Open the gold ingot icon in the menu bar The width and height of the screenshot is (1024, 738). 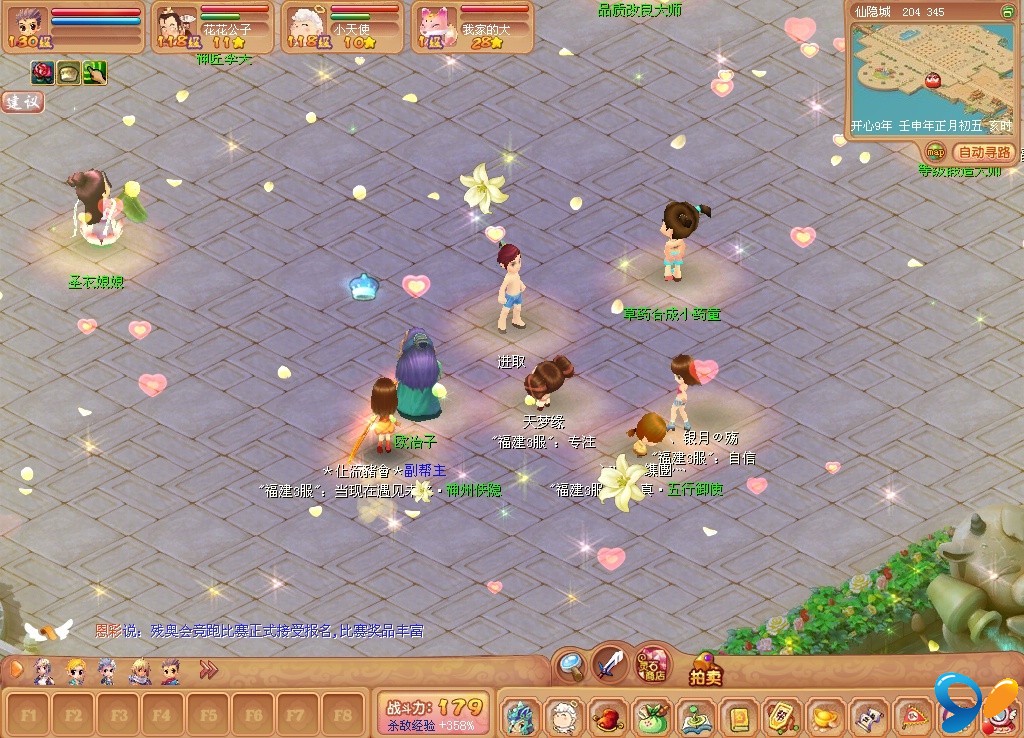(x=824, y=716)
